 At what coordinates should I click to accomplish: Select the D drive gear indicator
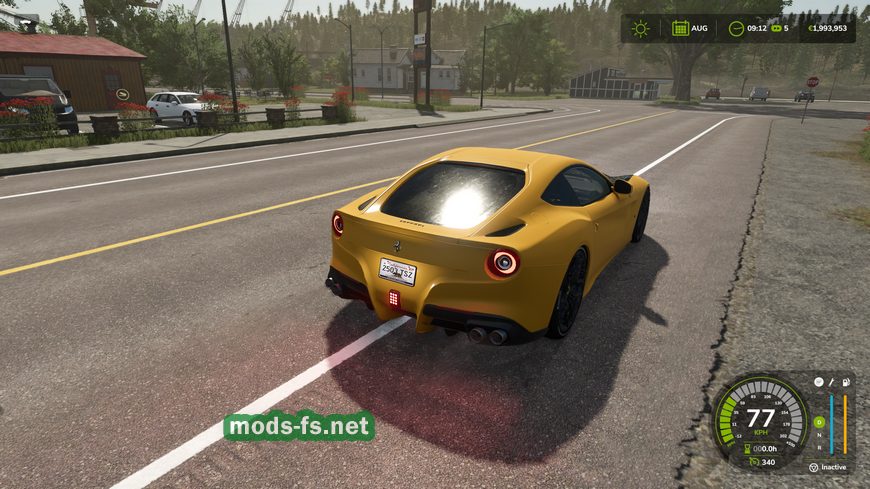click(818, 421)
